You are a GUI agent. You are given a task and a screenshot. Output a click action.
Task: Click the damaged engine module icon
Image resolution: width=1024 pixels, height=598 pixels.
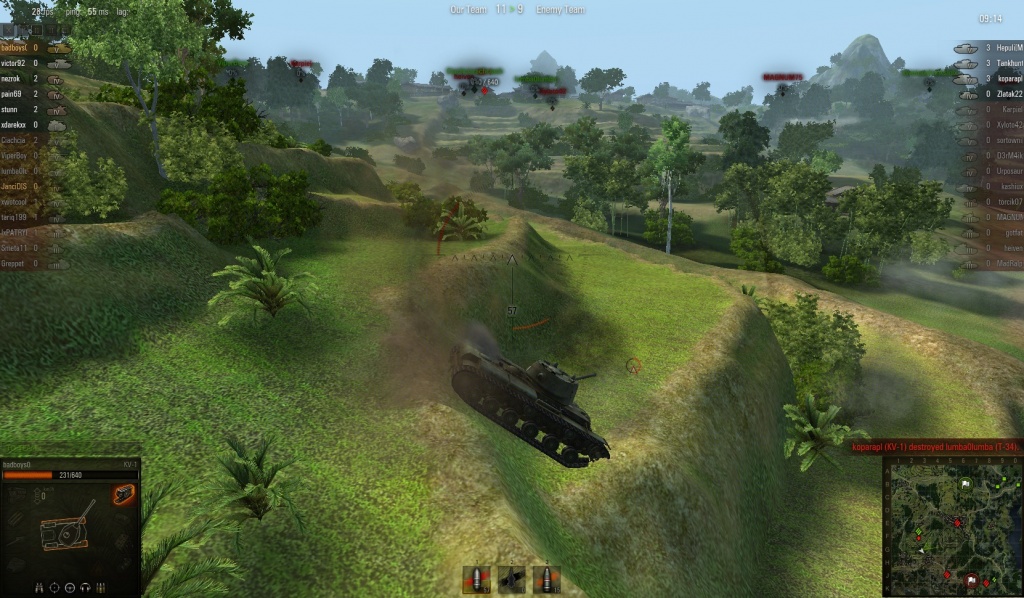[x=124, y=494]
